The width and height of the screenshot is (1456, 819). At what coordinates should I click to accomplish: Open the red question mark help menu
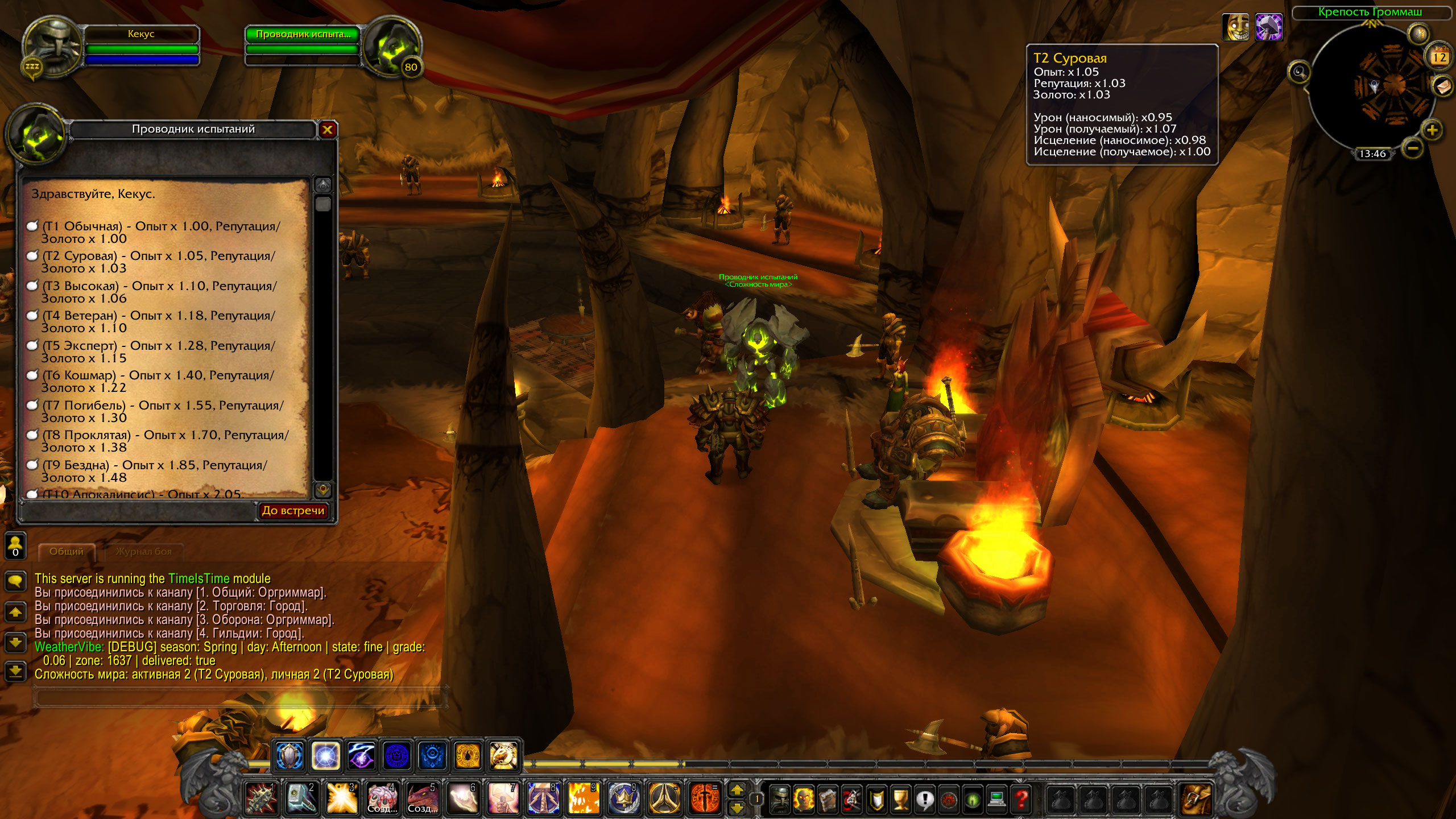point(1021,799)
